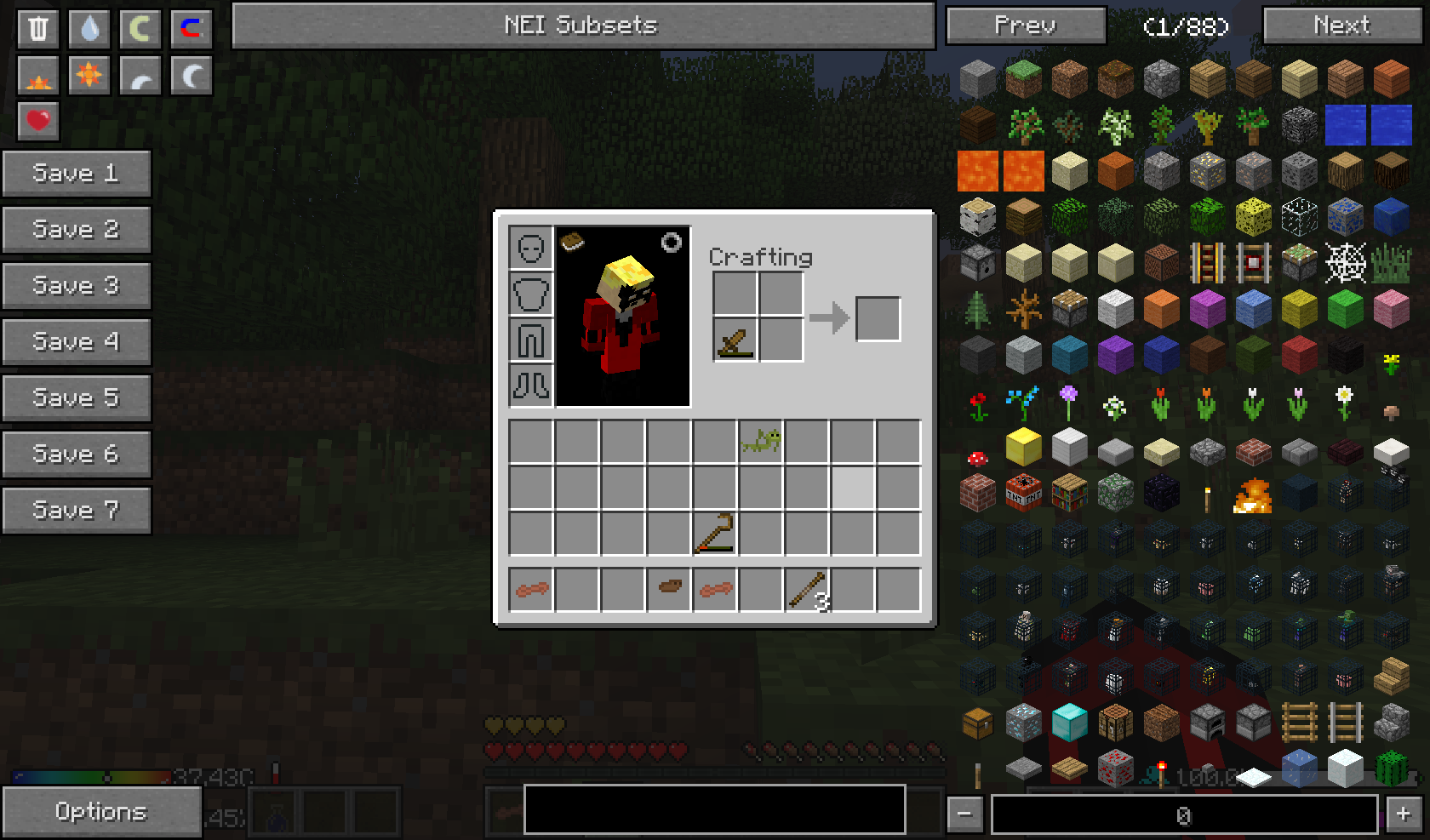The image size is (1430, 840).
Task: Open the NEI Options menu
Action: click(x=101, y=812)
